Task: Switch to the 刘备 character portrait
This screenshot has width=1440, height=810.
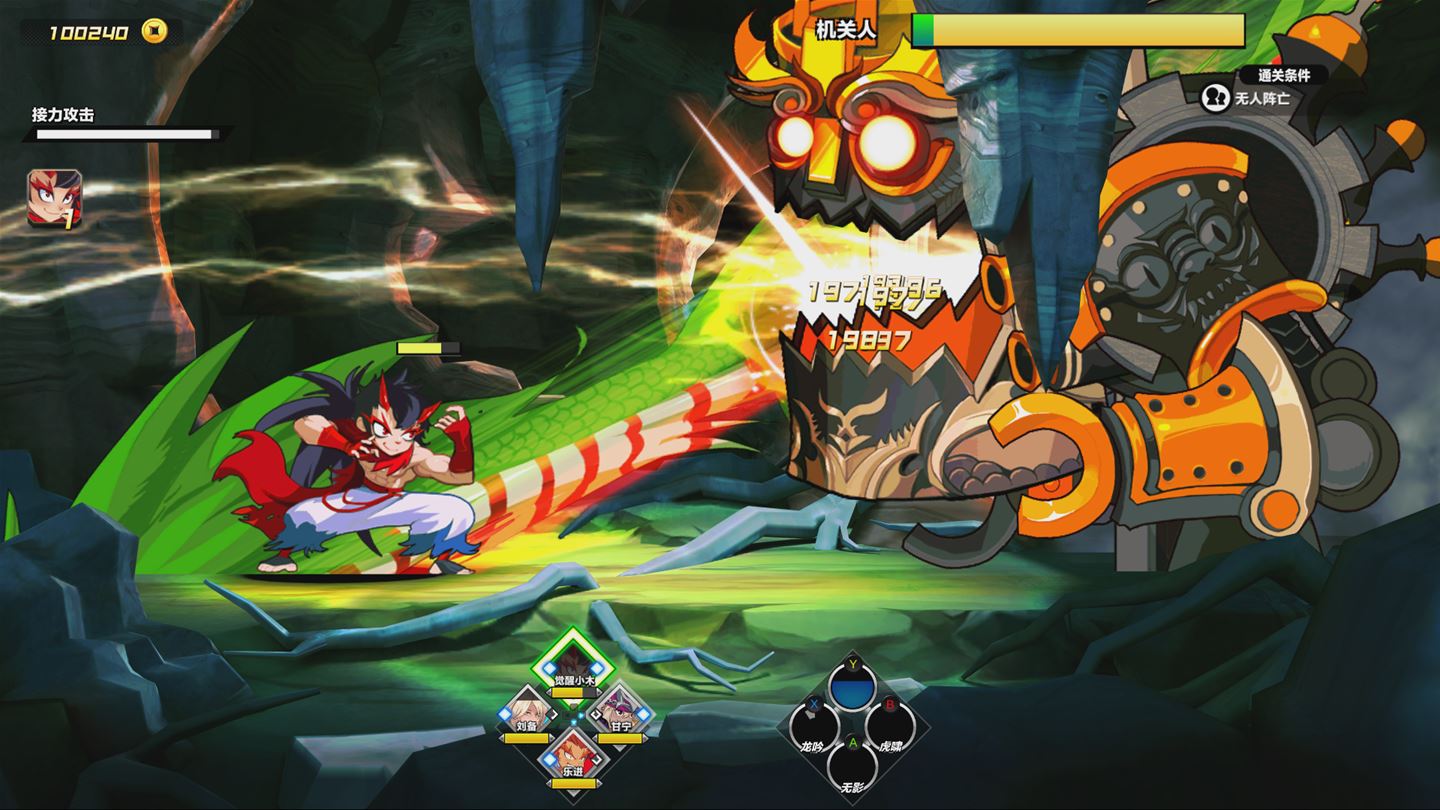Action: 527,713
